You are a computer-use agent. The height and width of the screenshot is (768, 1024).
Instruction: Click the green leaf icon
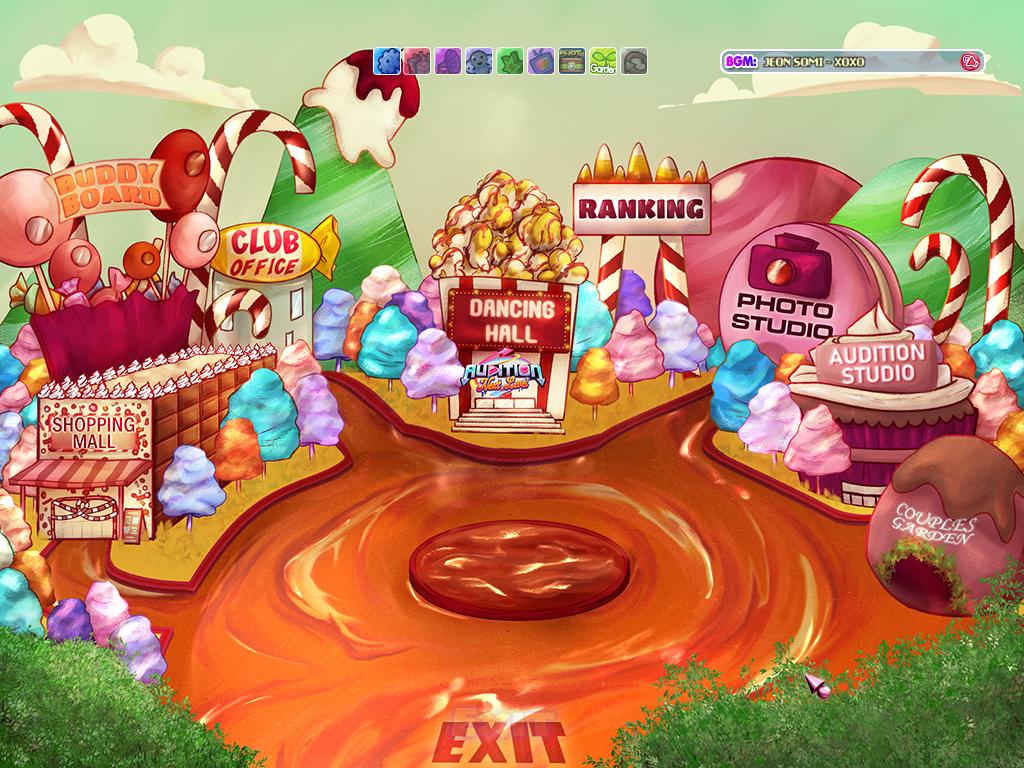click(x=511, y=62)
